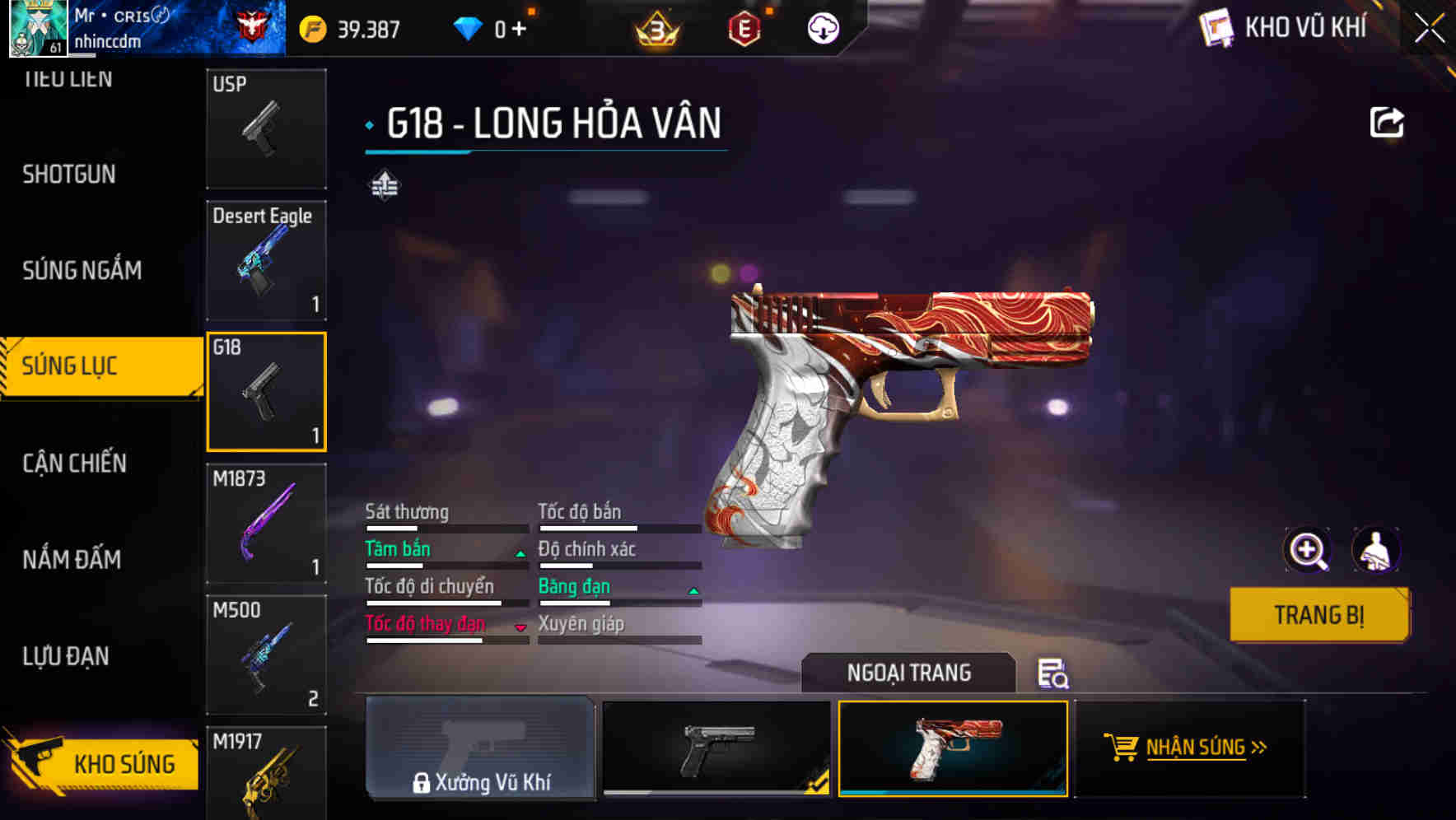Follow the NHẬN SÚNG link
Viewport: 1456px width, 820px height.
pyautogui.click(x=1194, y=748)
